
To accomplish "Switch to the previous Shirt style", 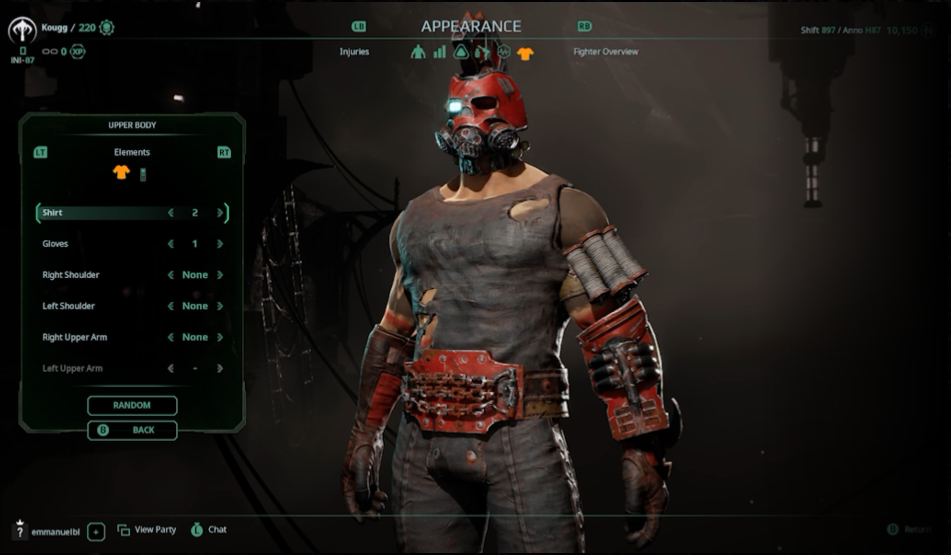I will [x=170, y=213].
